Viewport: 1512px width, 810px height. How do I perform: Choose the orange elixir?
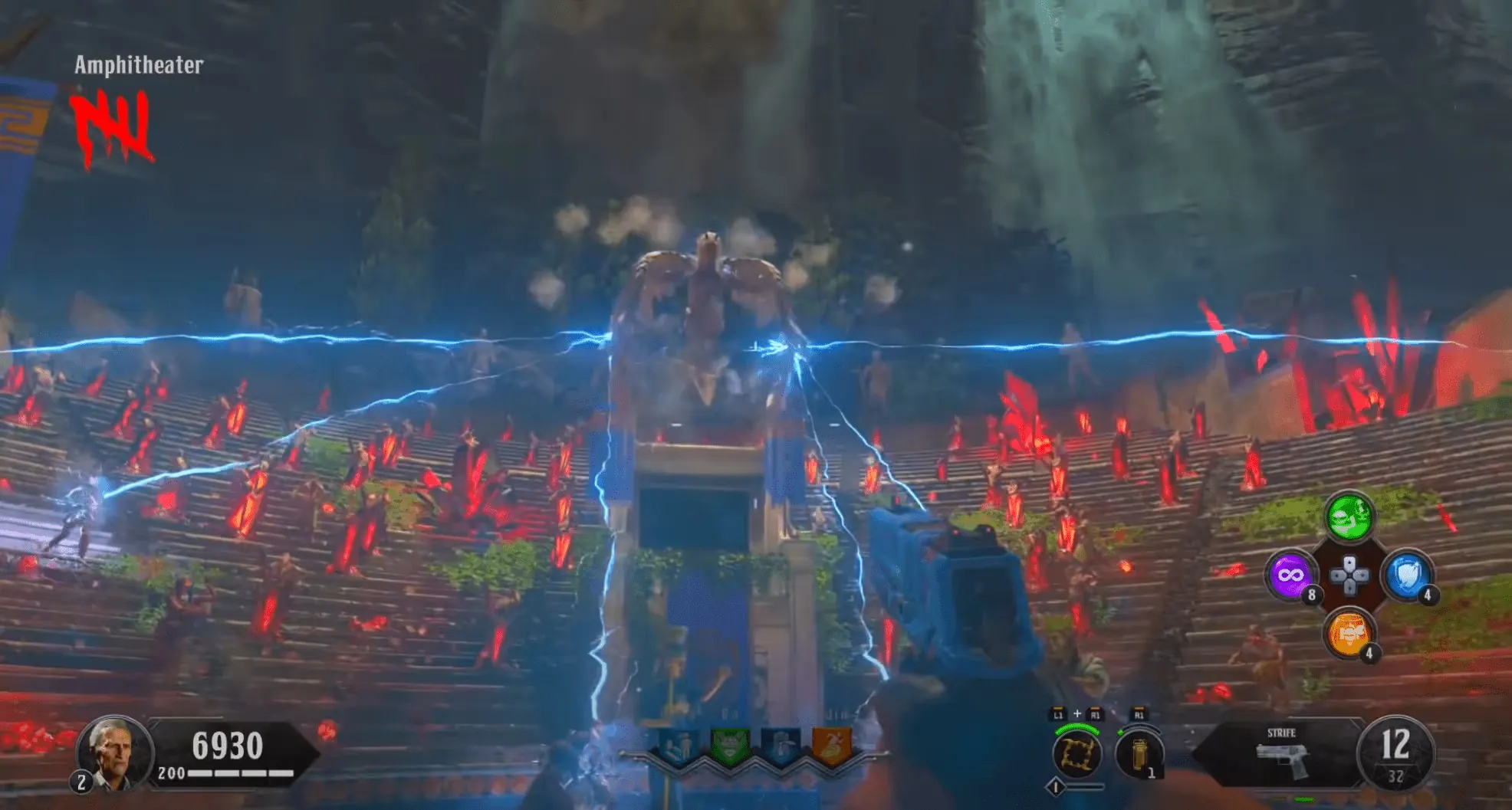click(x=1349, y=634)
